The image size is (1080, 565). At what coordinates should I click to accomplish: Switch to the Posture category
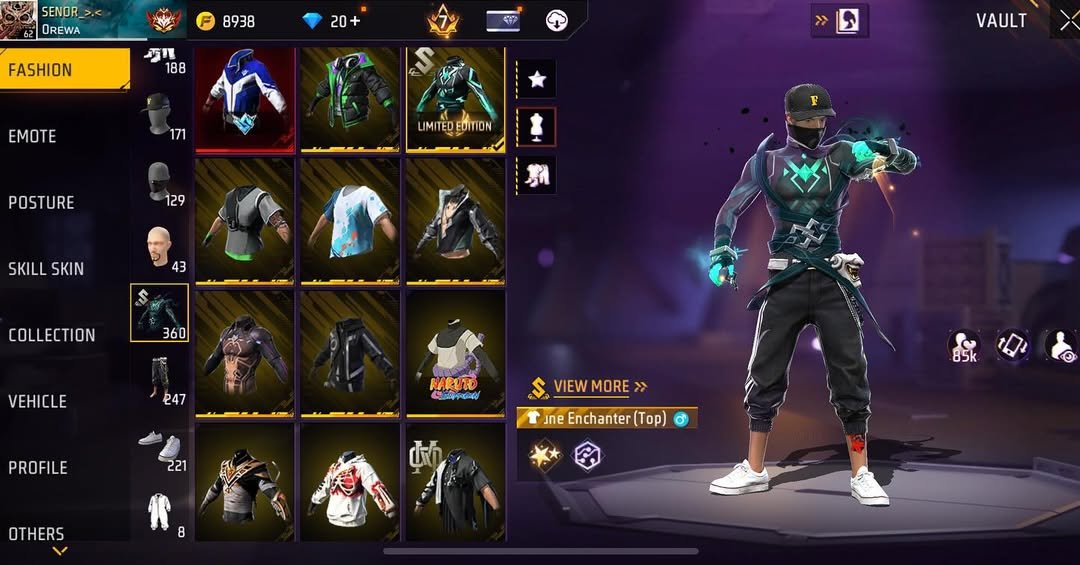point(42,202)
